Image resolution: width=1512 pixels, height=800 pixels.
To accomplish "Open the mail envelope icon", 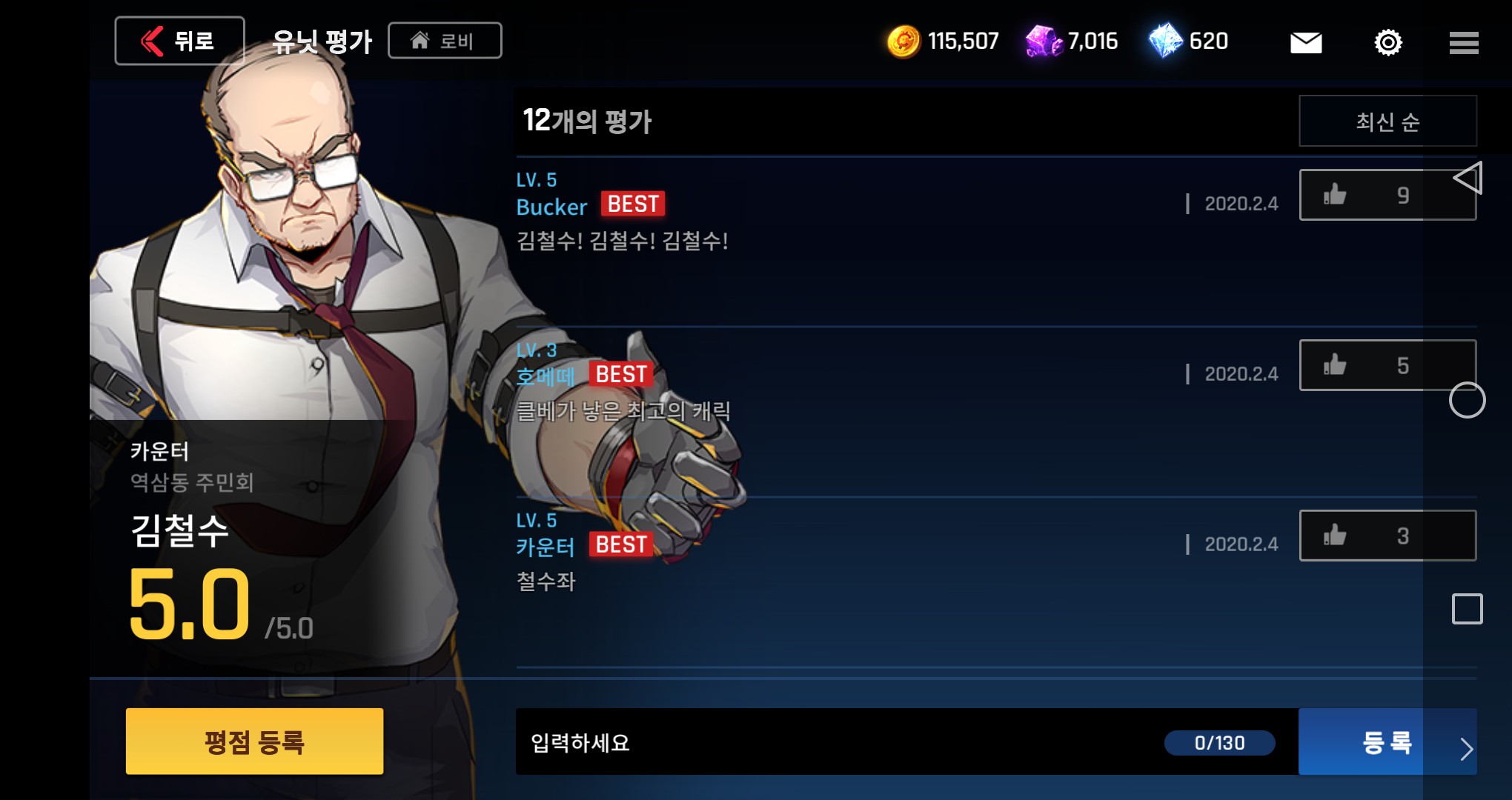I will 1306,42.
